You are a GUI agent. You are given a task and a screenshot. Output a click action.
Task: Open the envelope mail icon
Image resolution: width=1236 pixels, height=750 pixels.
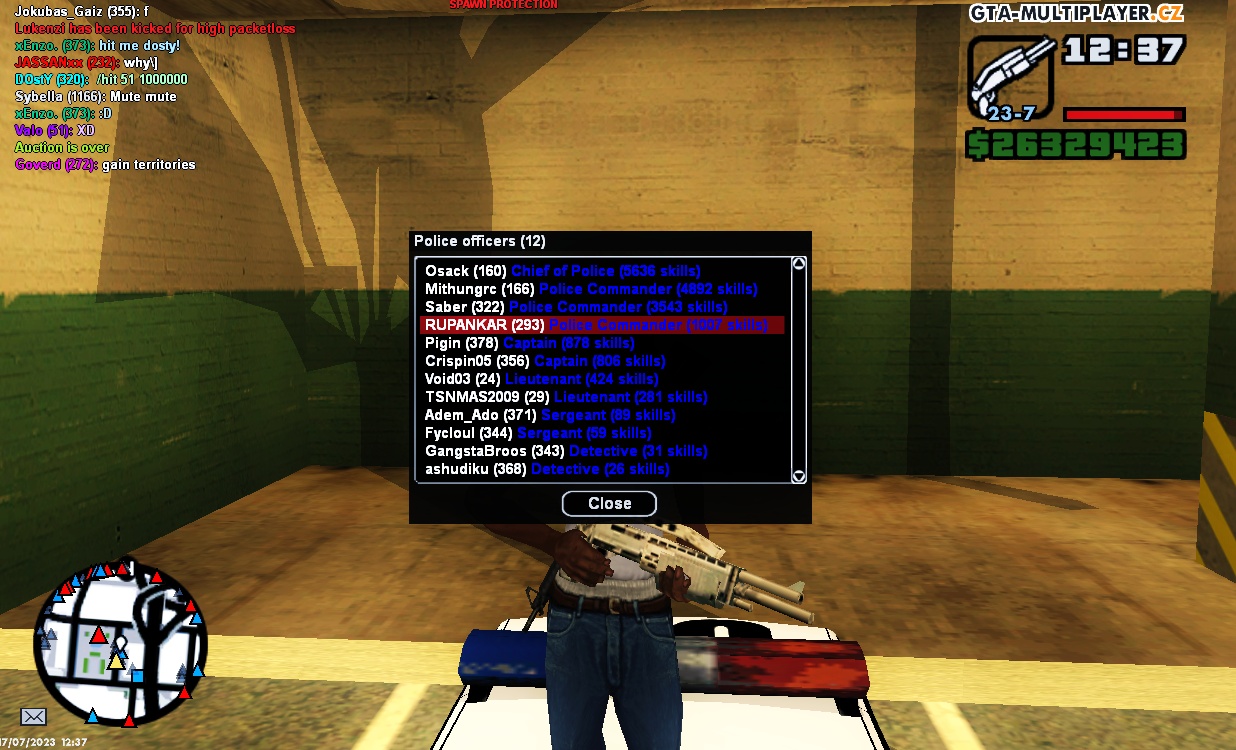(34, 716)
